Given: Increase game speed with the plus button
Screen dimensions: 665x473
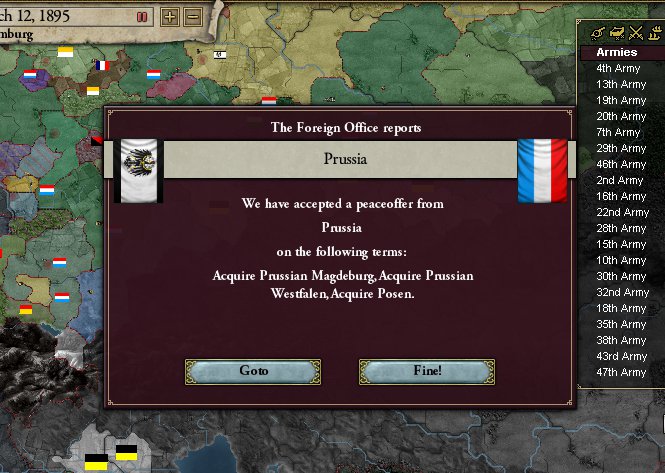Looking at the screenshot, I should (170, 17).
